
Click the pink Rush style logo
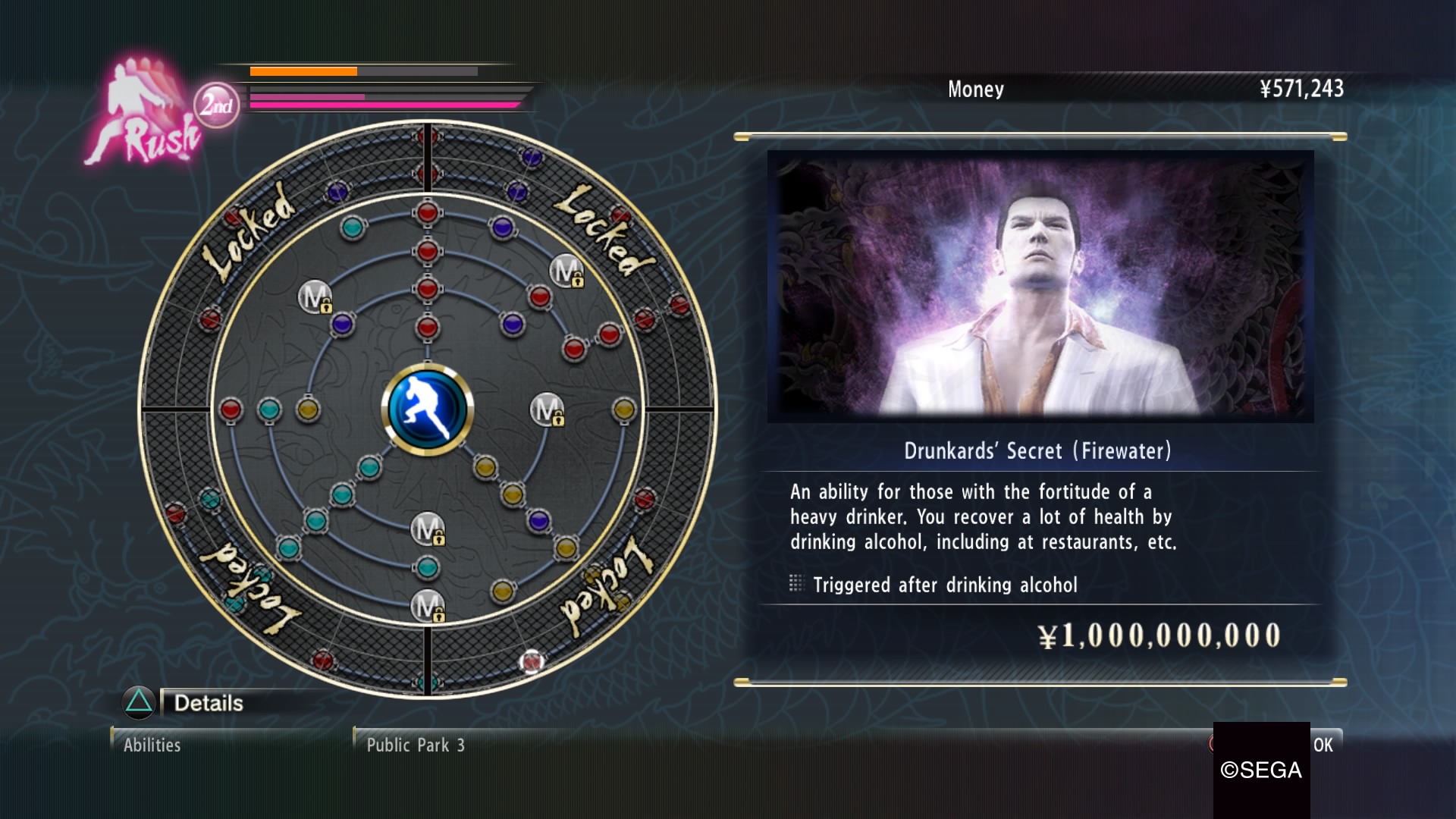point(144,114)
